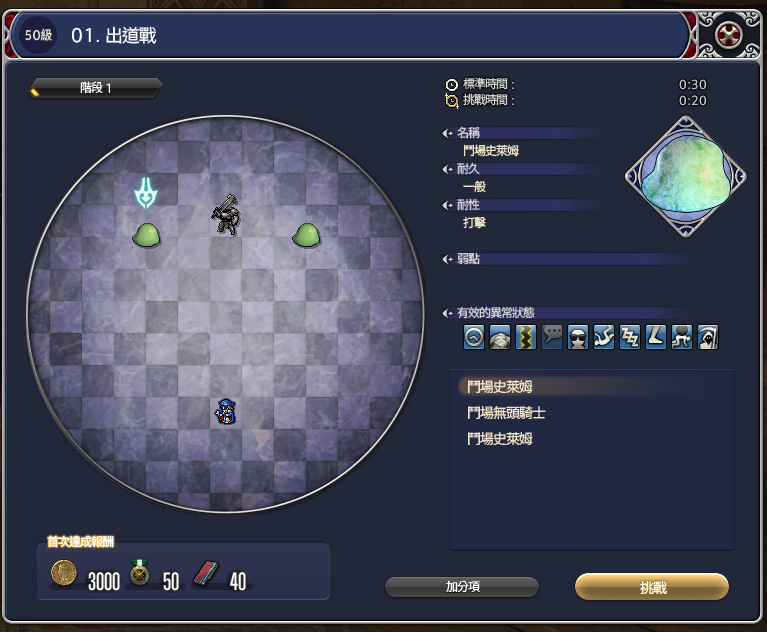Viewport: 767px width, 632px height.
Task: Inspect the grim reaper death status icon
Action: click(x=708, y=337)
